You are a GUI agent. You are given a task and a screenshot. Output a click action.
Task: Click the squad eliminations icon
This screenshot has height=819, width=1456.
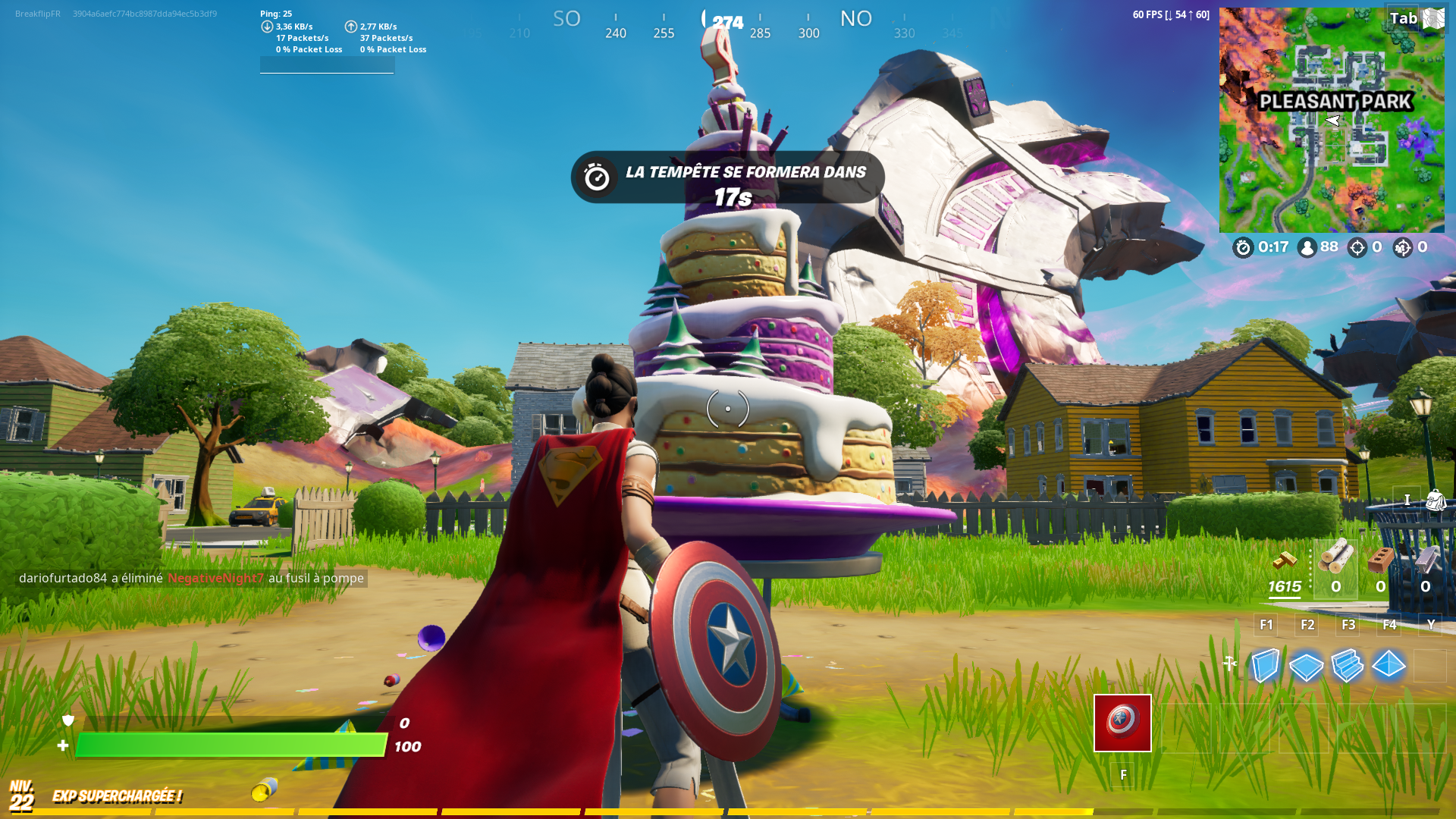[x=1403, y=248]
